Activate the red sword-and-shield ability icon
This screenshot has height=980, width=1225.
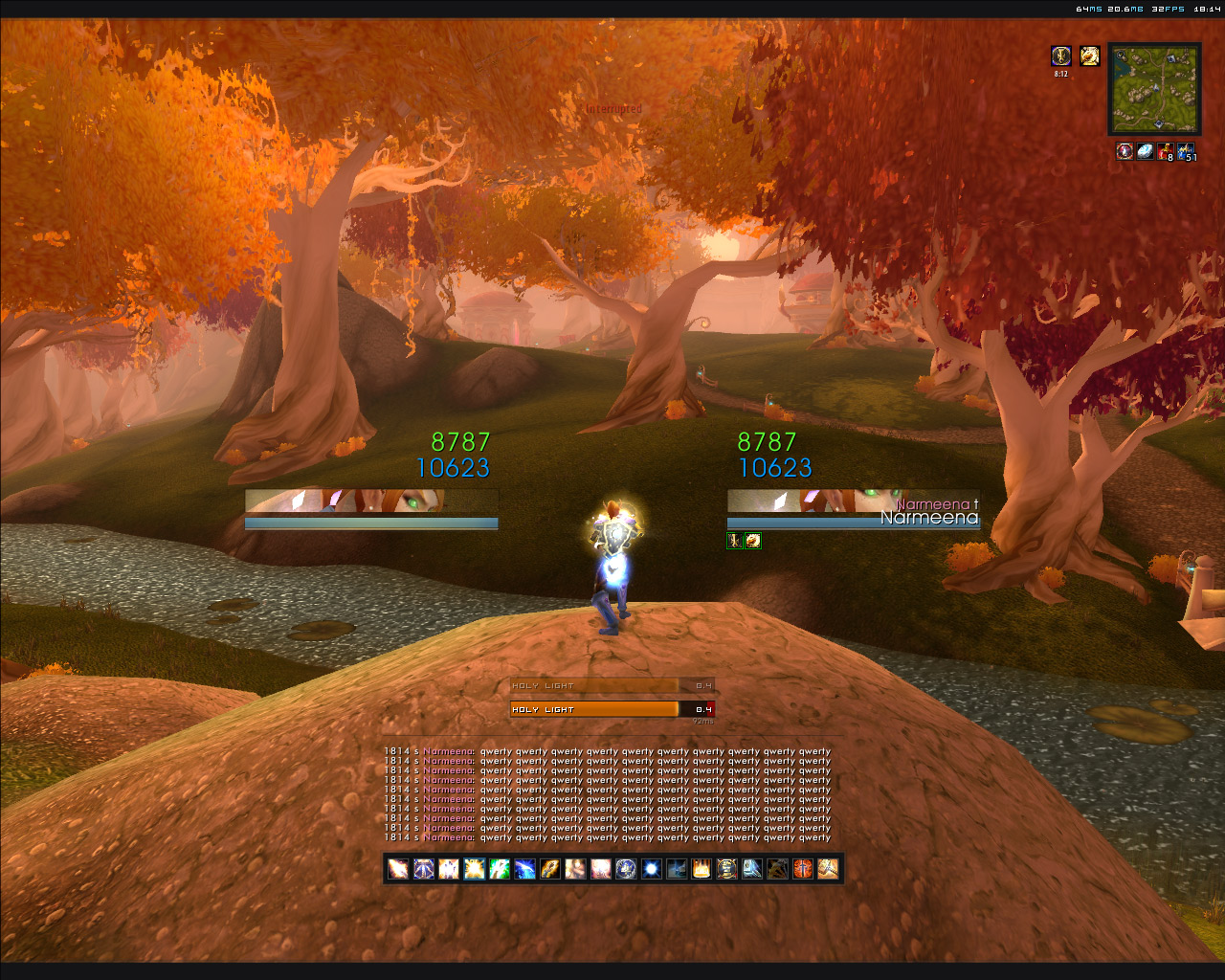pos(803,869)
